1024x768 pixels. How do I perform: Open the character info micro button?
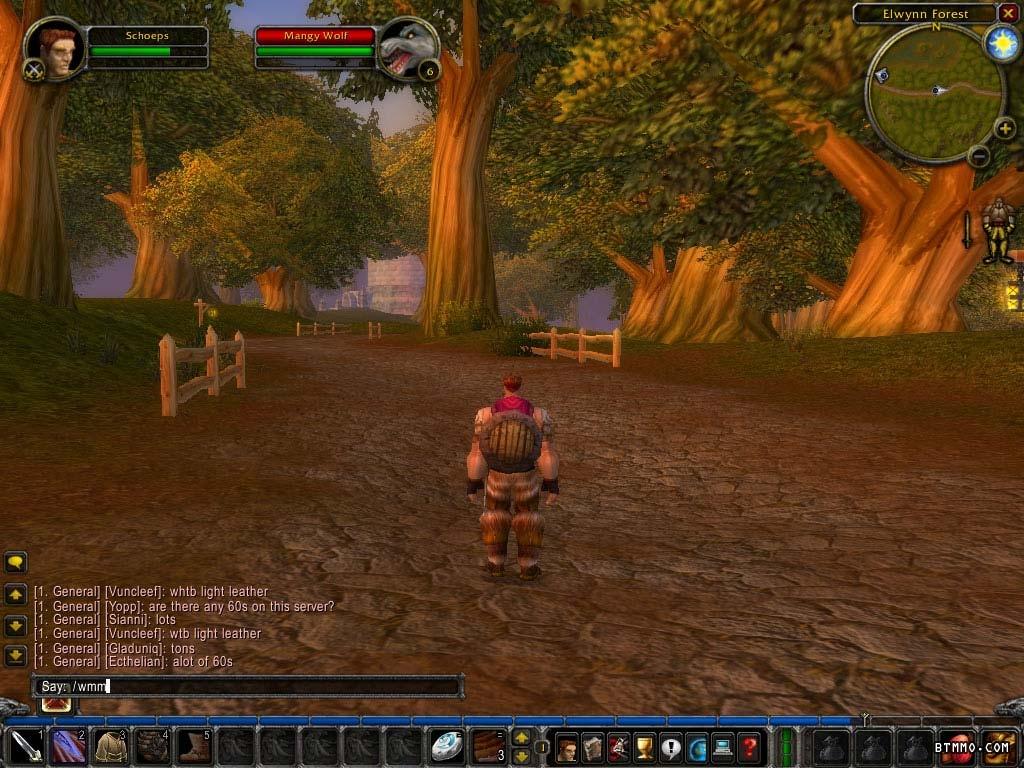click(567, 747)
